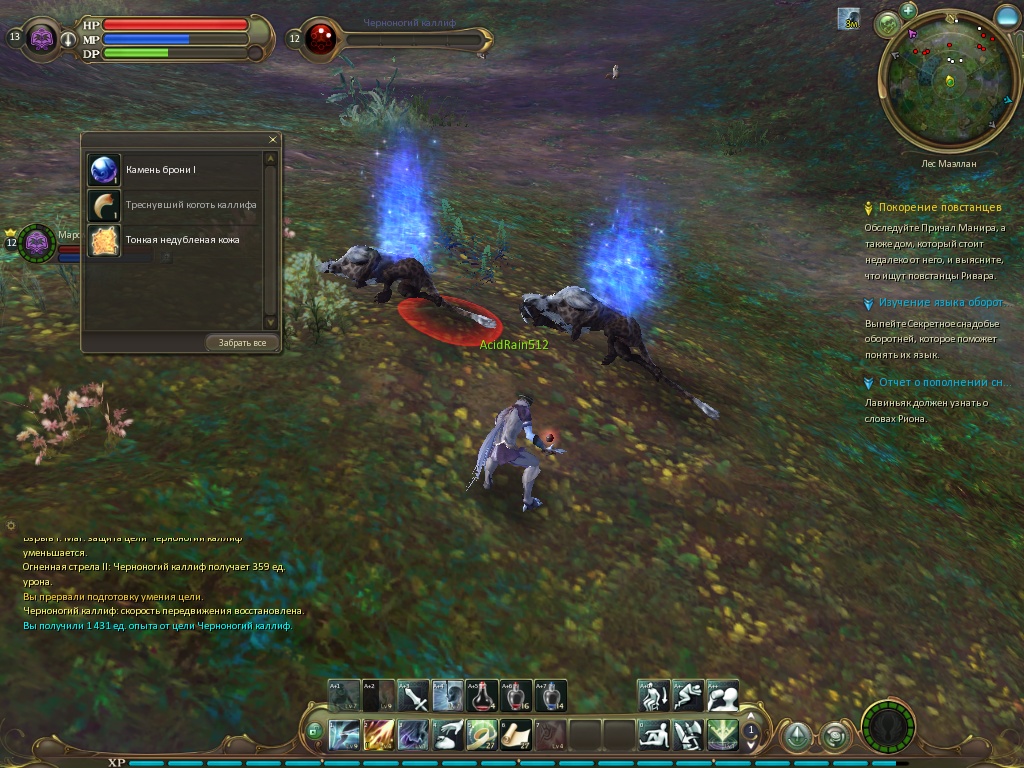Click the sitting rest action icon
The height and width of the screenshot is (768, 1024).
tap(654, 735)
